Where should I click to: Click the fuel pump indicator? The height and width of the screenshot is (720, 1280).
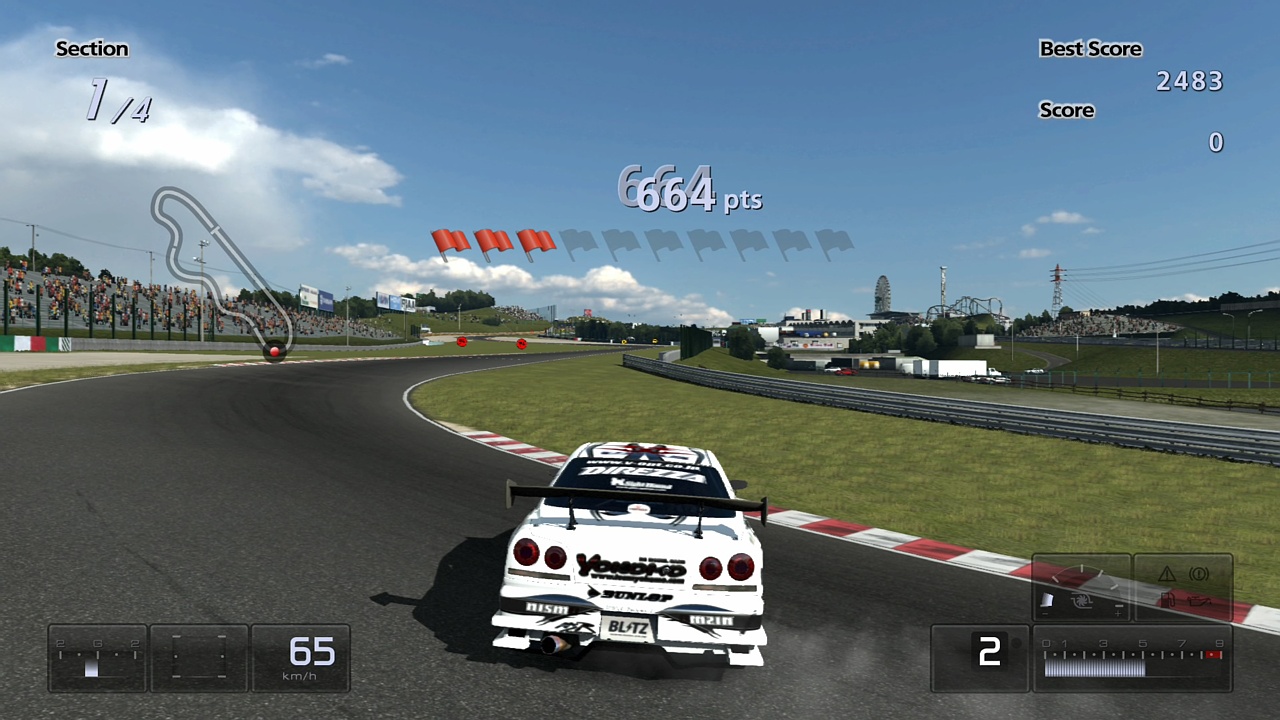[1167, 600]
